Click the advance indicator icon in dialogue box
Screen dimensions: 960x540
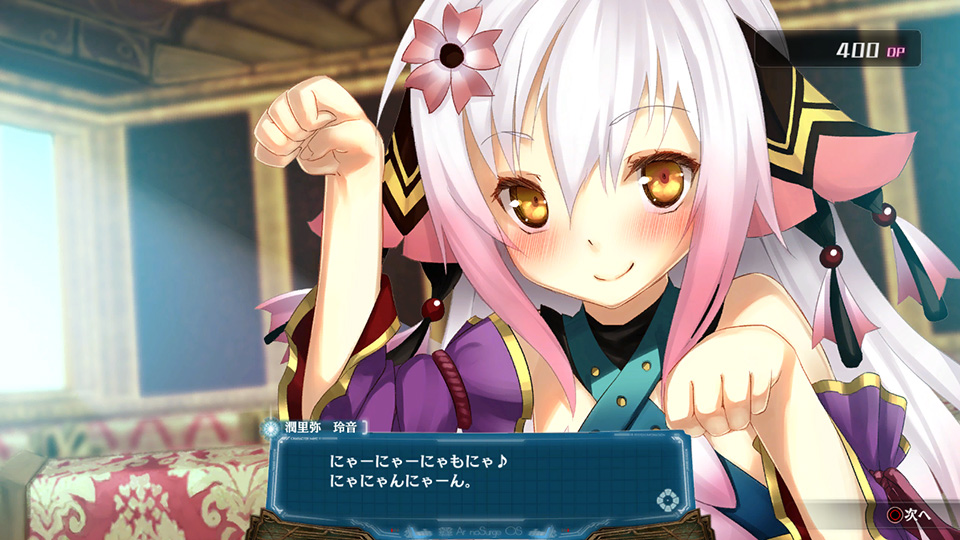666,499
